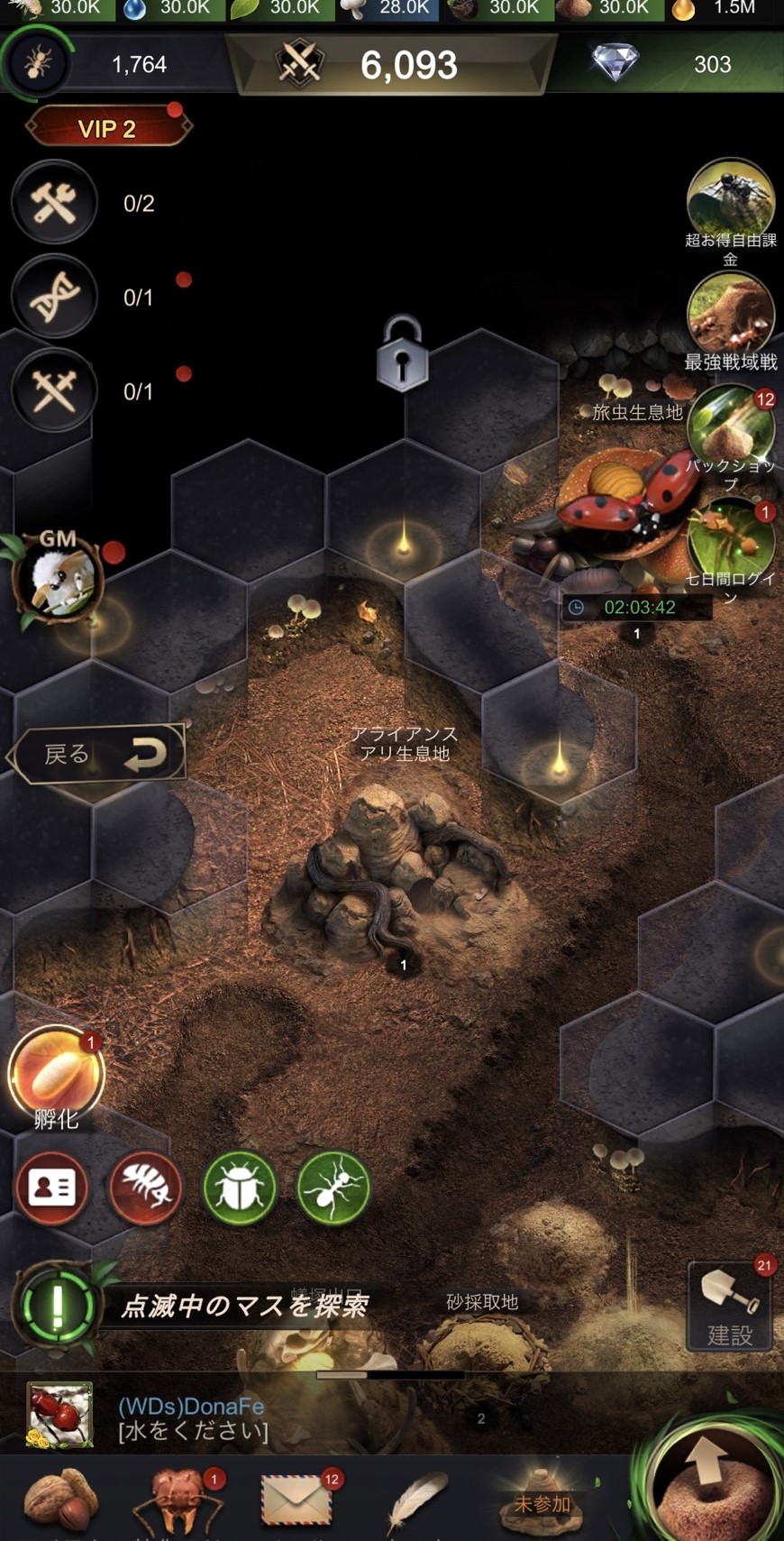Open the mail envelope inbox
Image resolution: width=784 pixels, height=1541 pixels.
coord(296,1500)
